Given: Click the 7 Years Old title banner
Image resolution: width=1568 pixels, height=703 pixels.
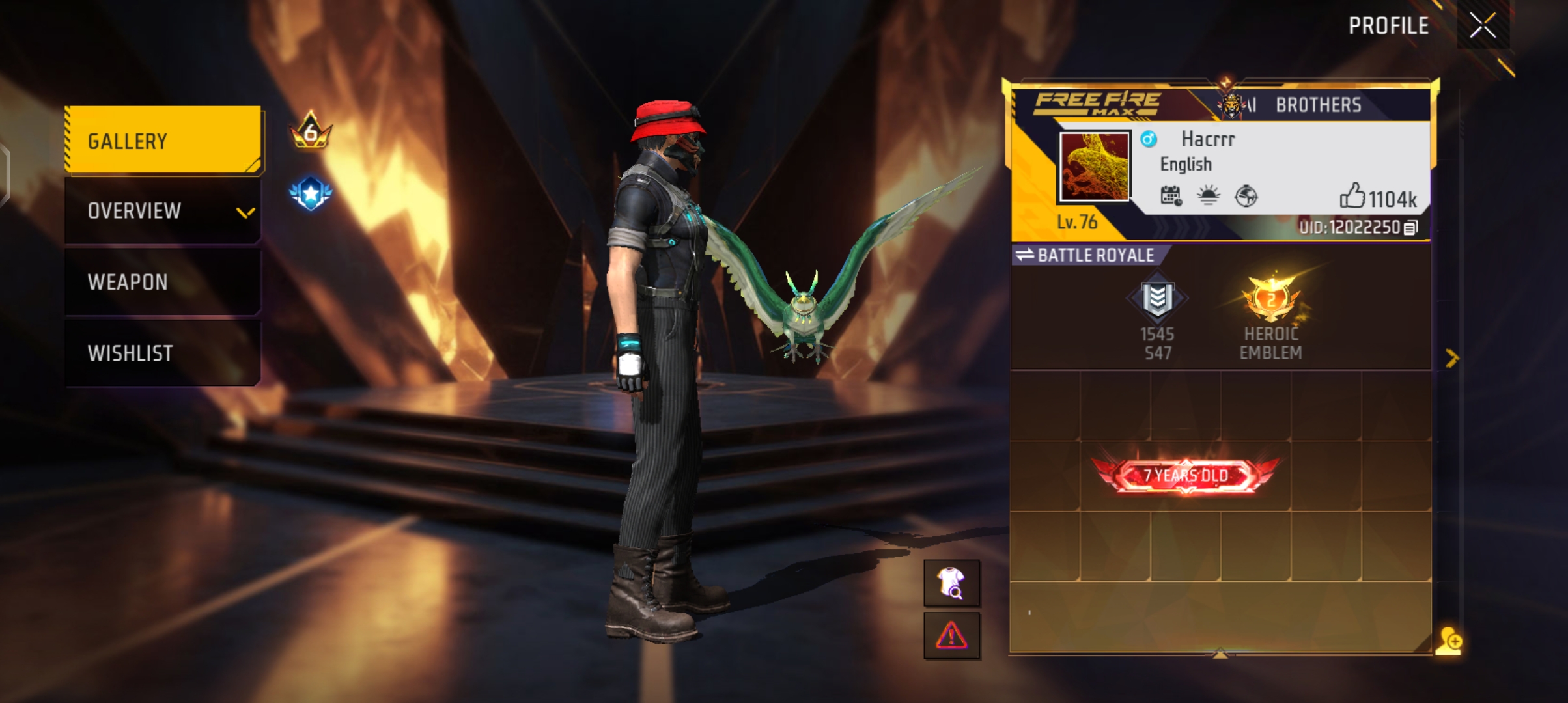Looking at the screenshot, I should click(1186, 475).
